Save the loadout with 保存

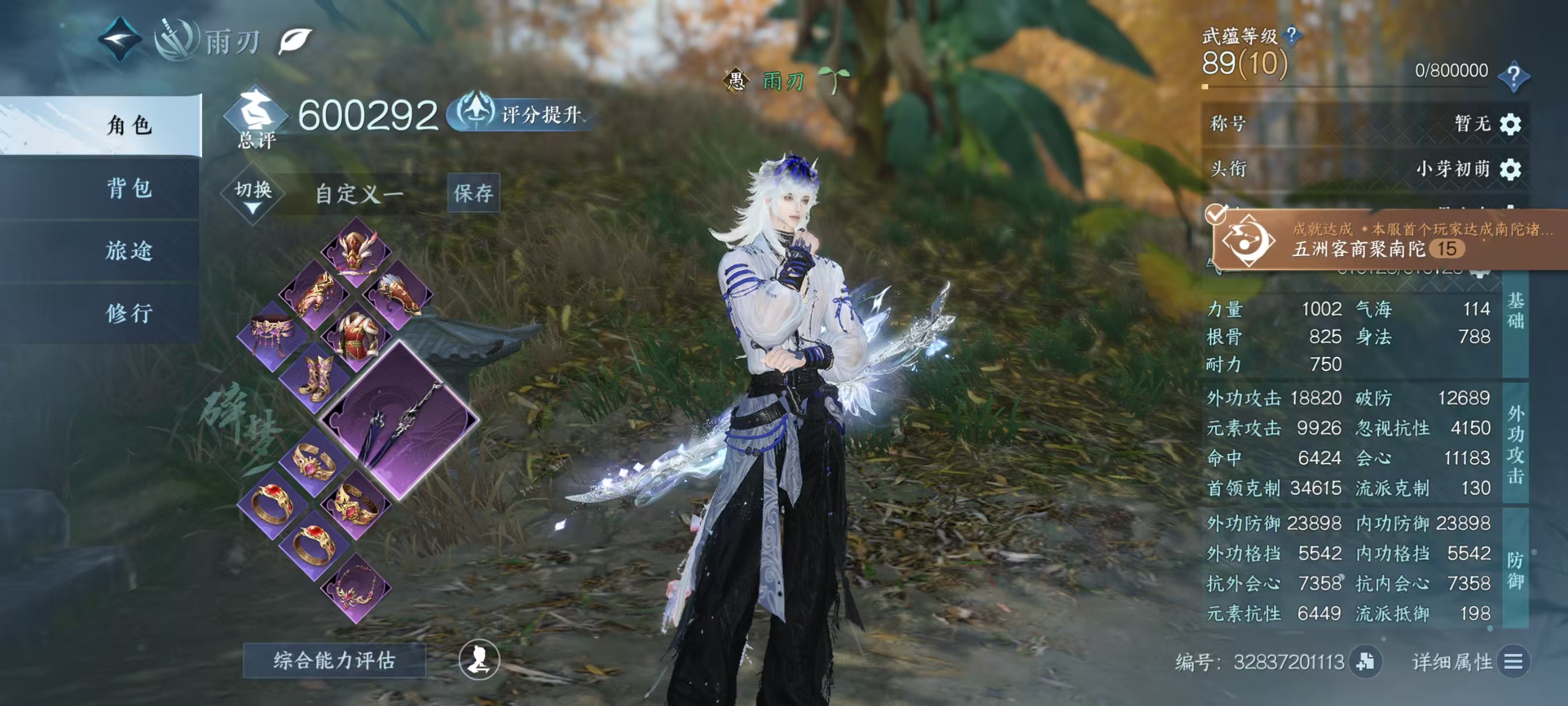pyautogui.click(x=473, y=193)
